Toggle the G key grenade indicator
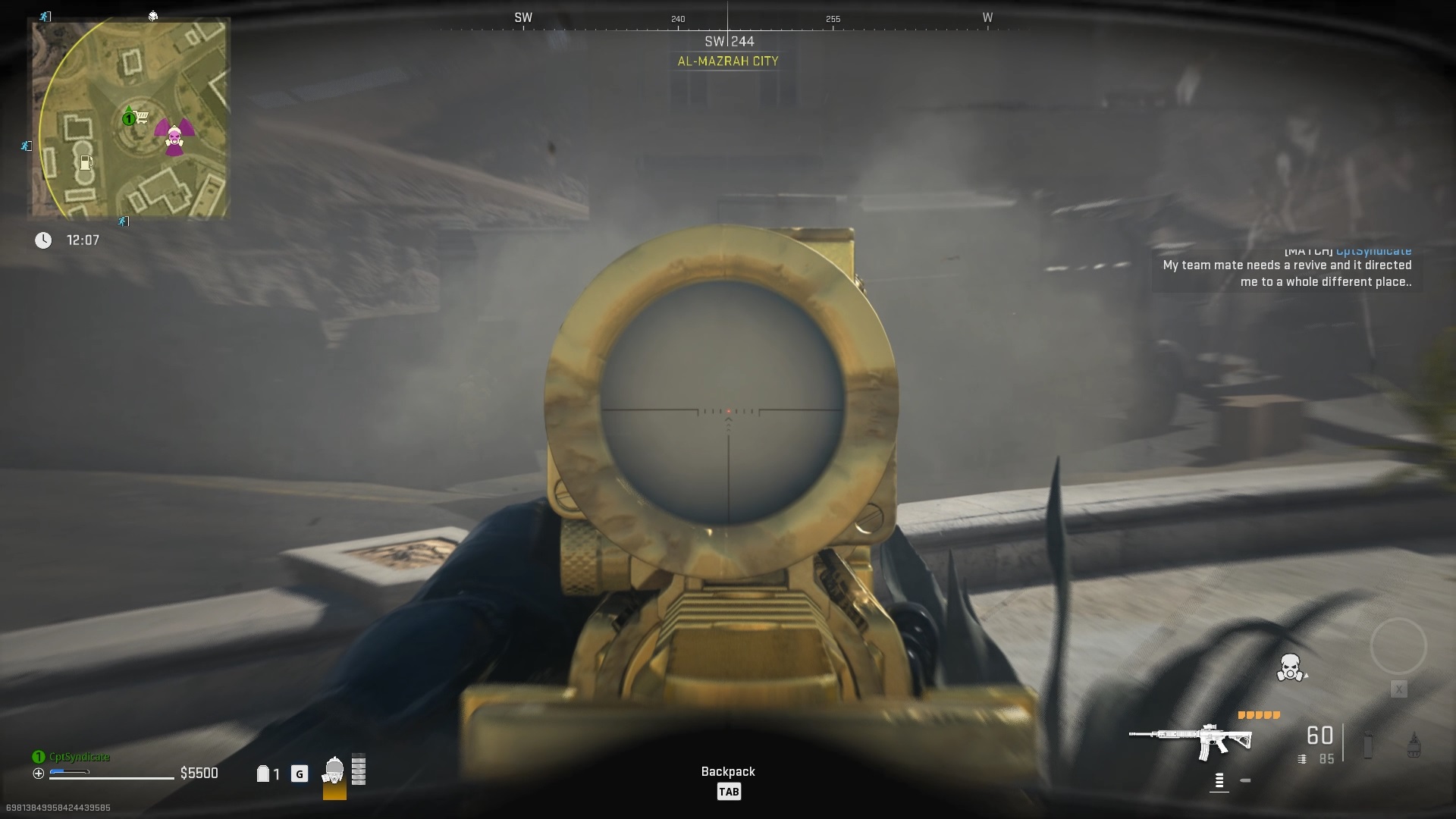The width and height of the screenshot is (1456, 819). [300, 774]
